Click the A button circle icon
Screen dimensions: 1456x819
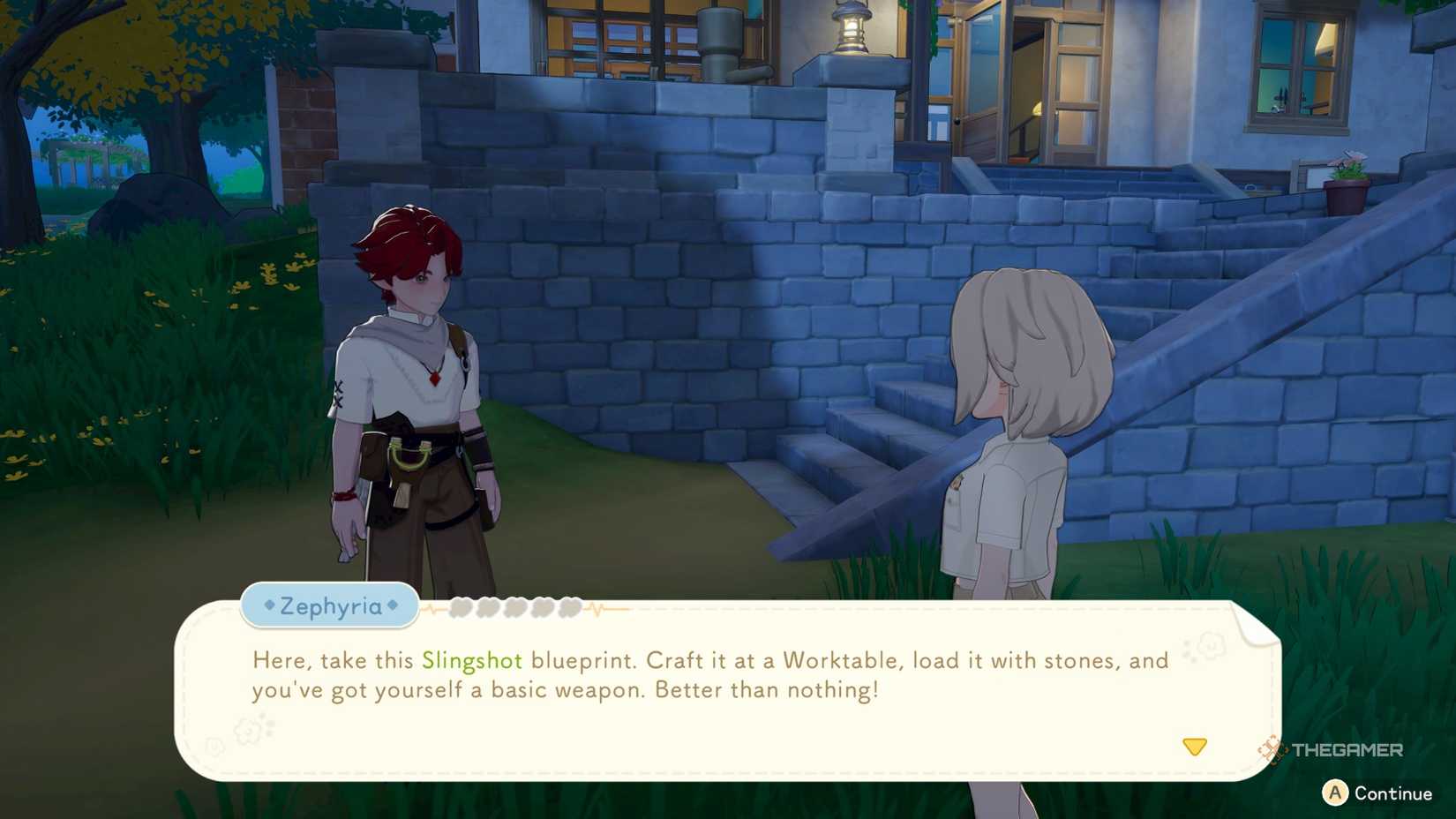(x=1335, y=792)
